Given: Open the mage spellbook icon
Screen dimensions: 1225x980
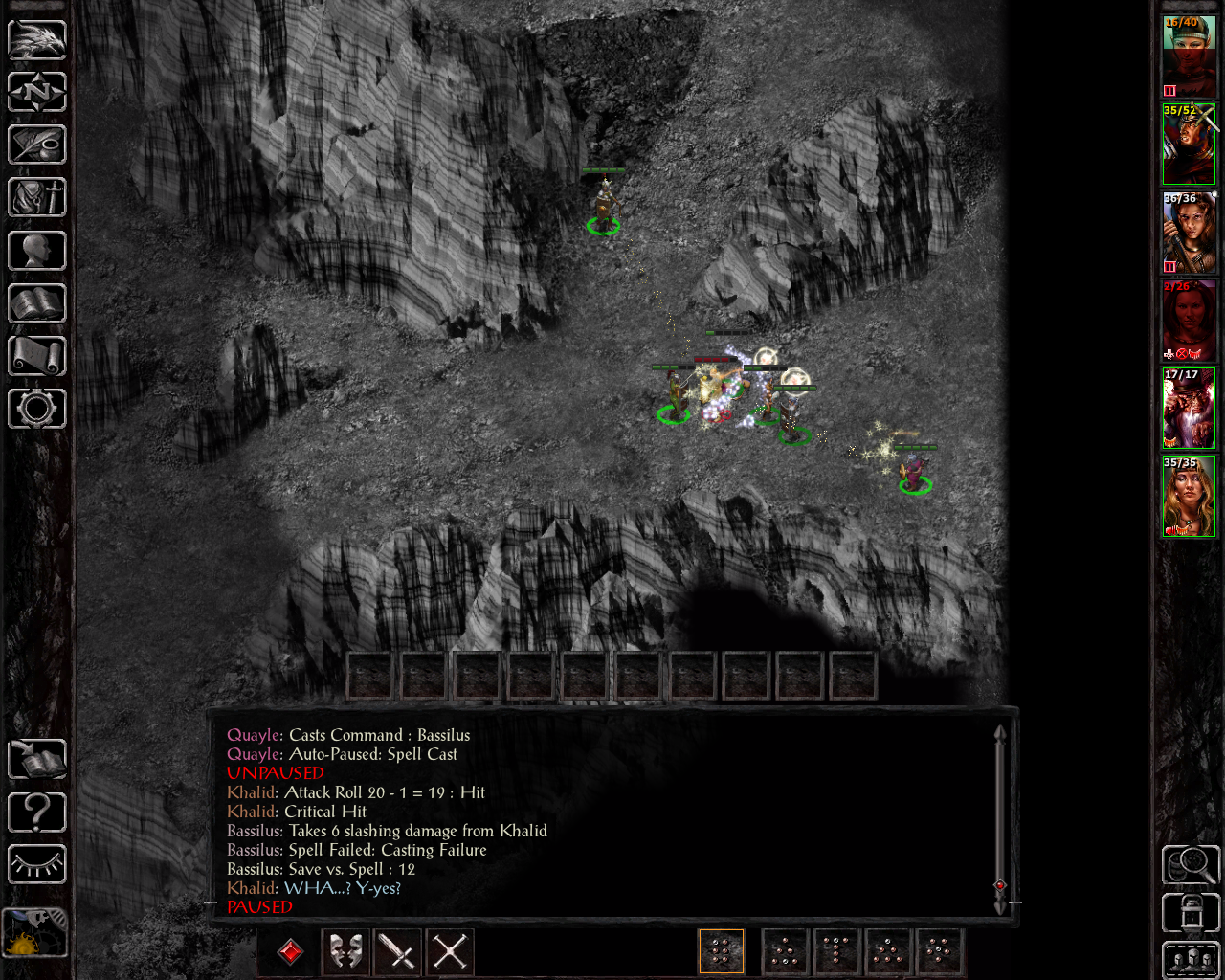Looking at the screenshot, I should click(36, 303).
